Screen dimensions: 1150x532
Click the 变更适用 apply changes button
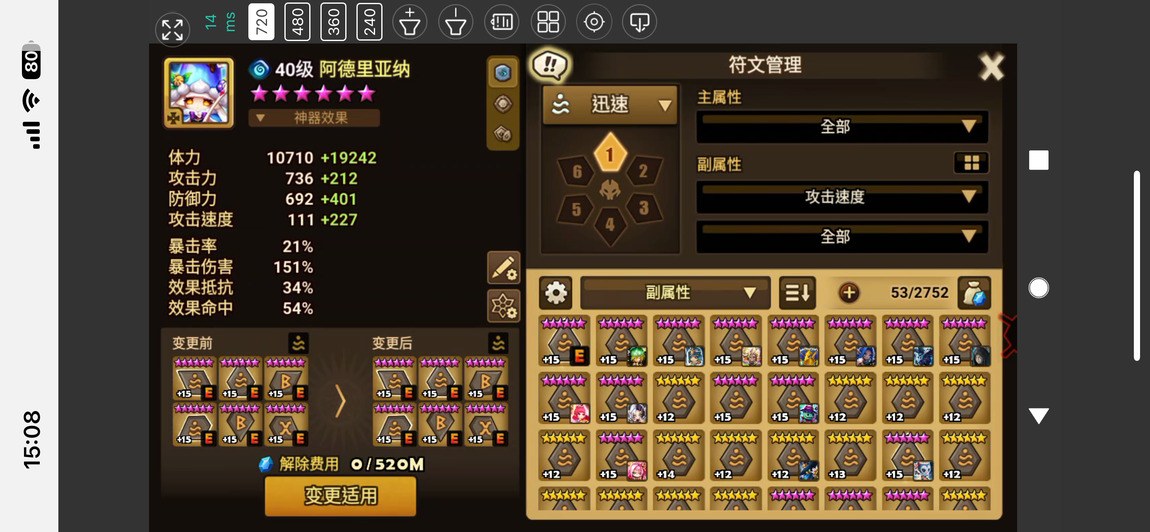[x=340, y=496]
